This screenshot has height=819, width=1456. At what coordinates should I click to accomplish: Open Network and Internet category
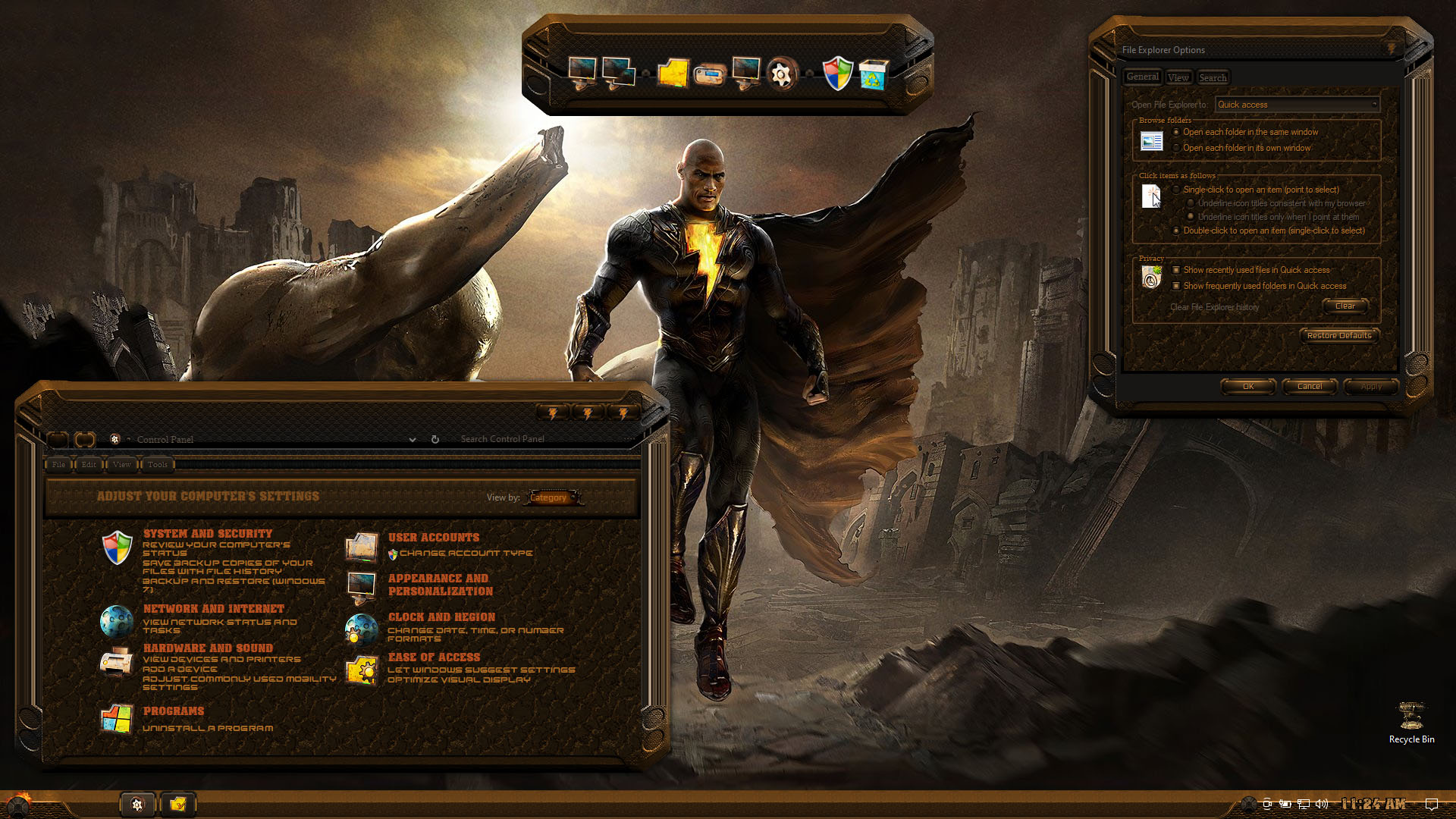click(x=214, y=609)
